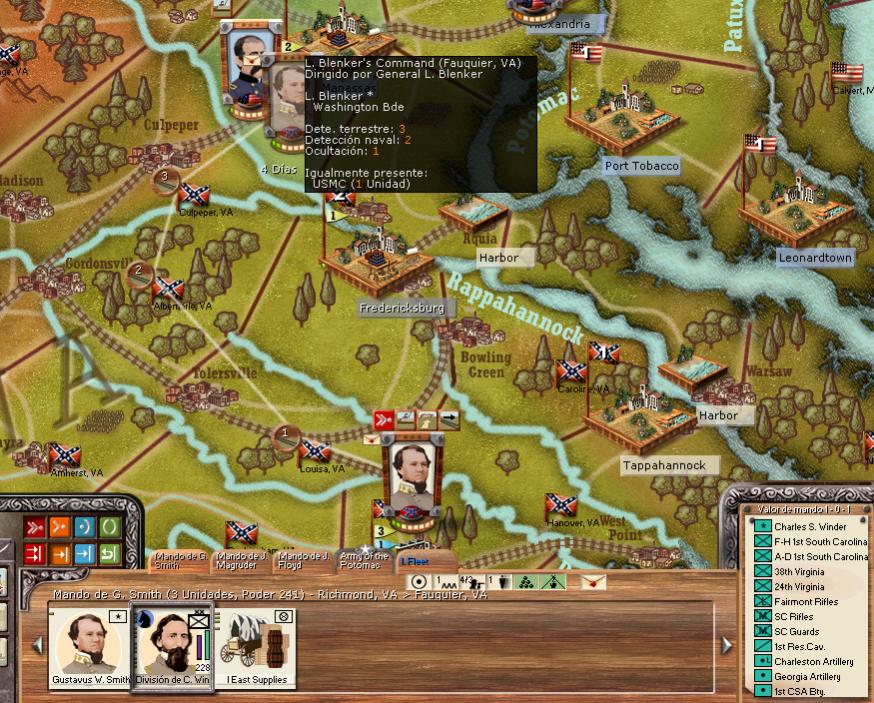
Task: Select the Fairmont Rifles entry
Action: point(806,602)
